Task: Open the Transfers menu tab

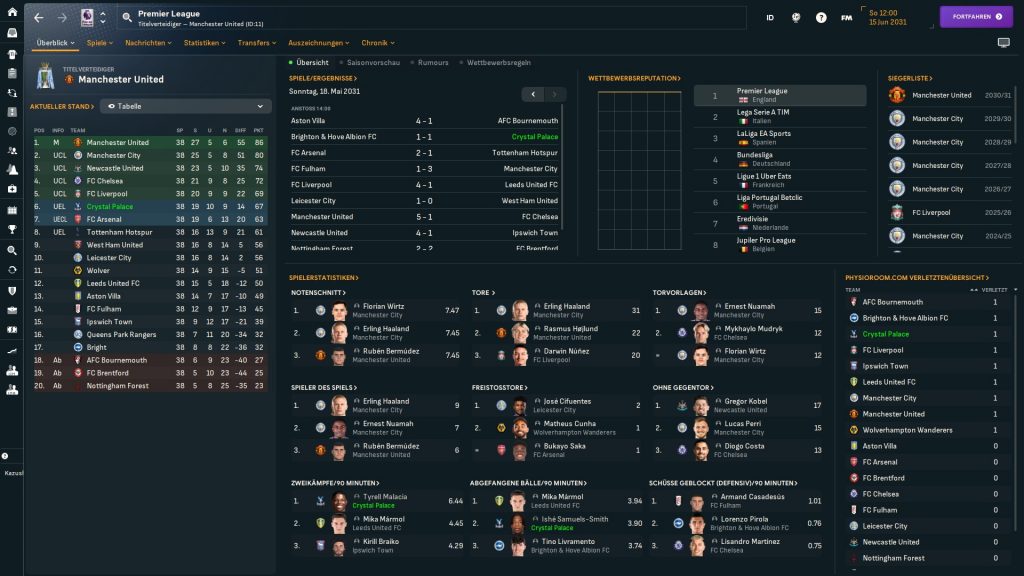Action: point(258,43)
